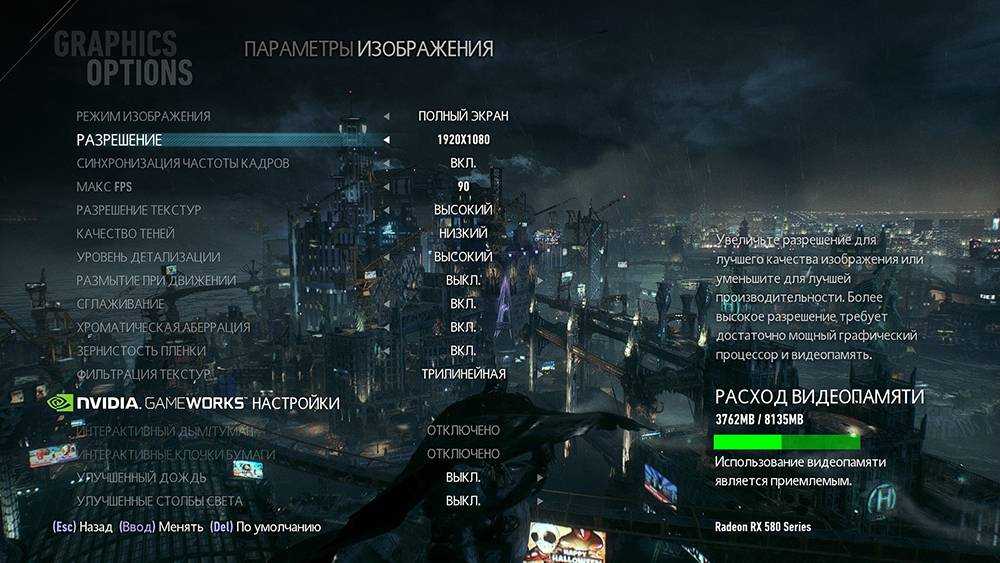Select the Интерактивный дым/туман option

pos(151,431)
